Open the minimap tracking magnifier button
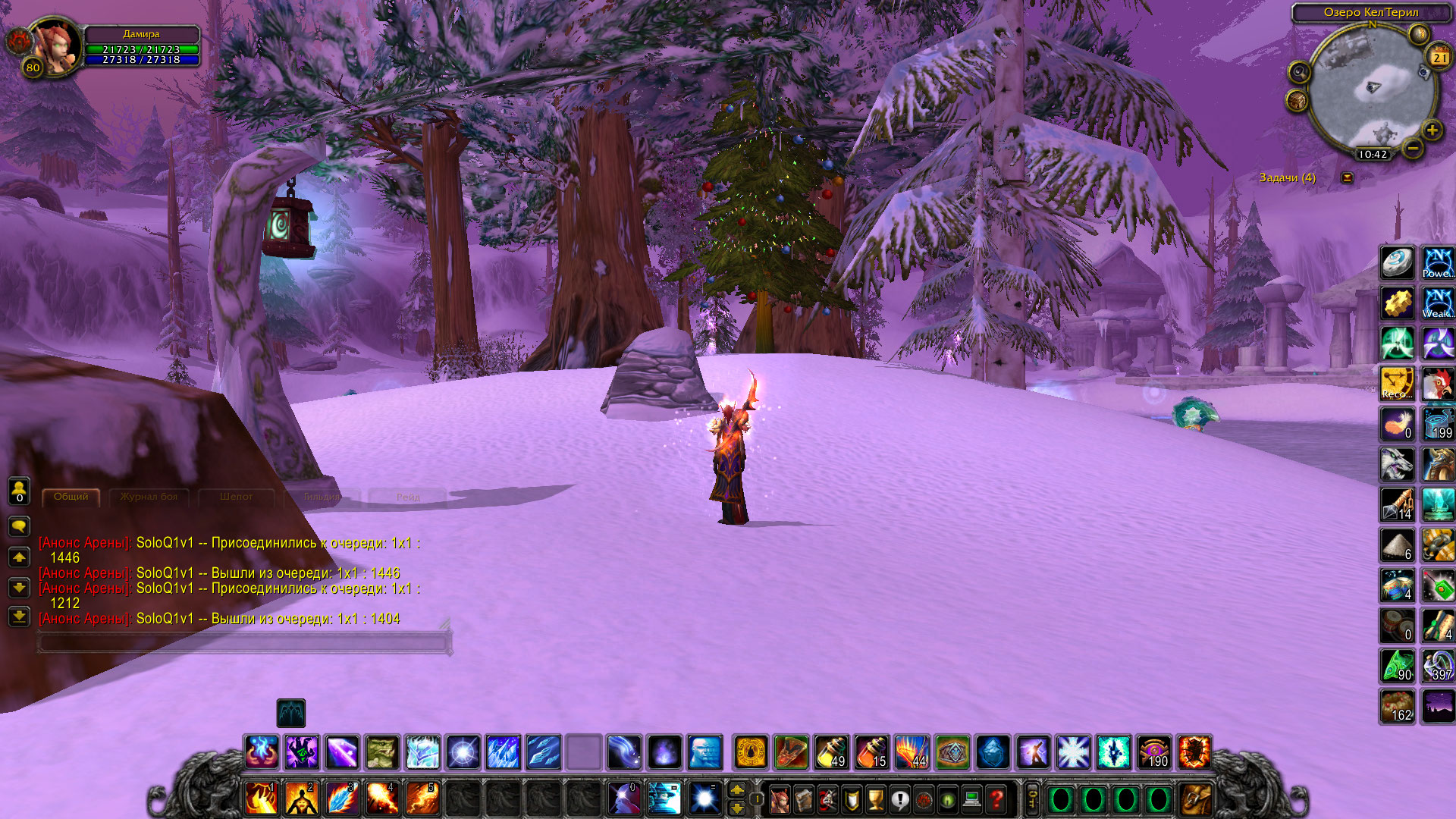This screenshot has height=819, width=1456. 1299,73
